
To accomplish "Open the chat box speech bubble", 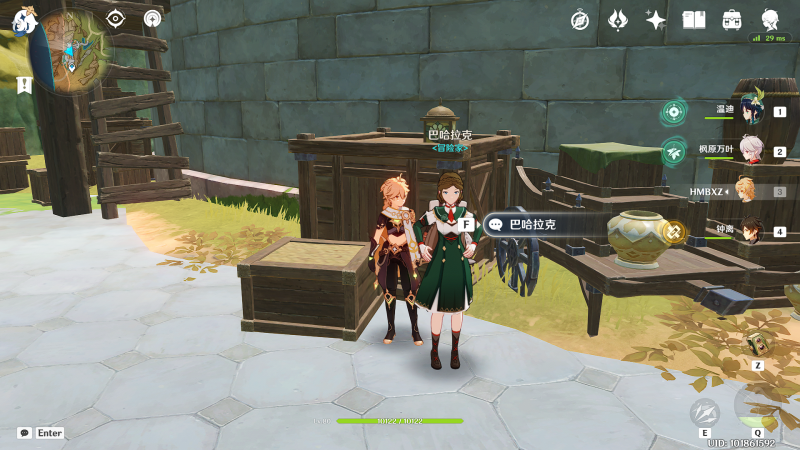I will pos(24,433).
